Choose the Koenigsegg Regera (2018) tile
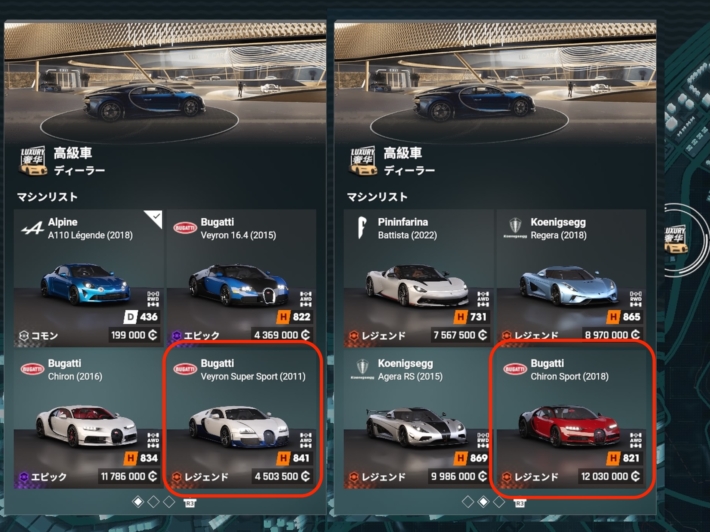The height and width of the screenshot is (532, 710). [568, 277]
